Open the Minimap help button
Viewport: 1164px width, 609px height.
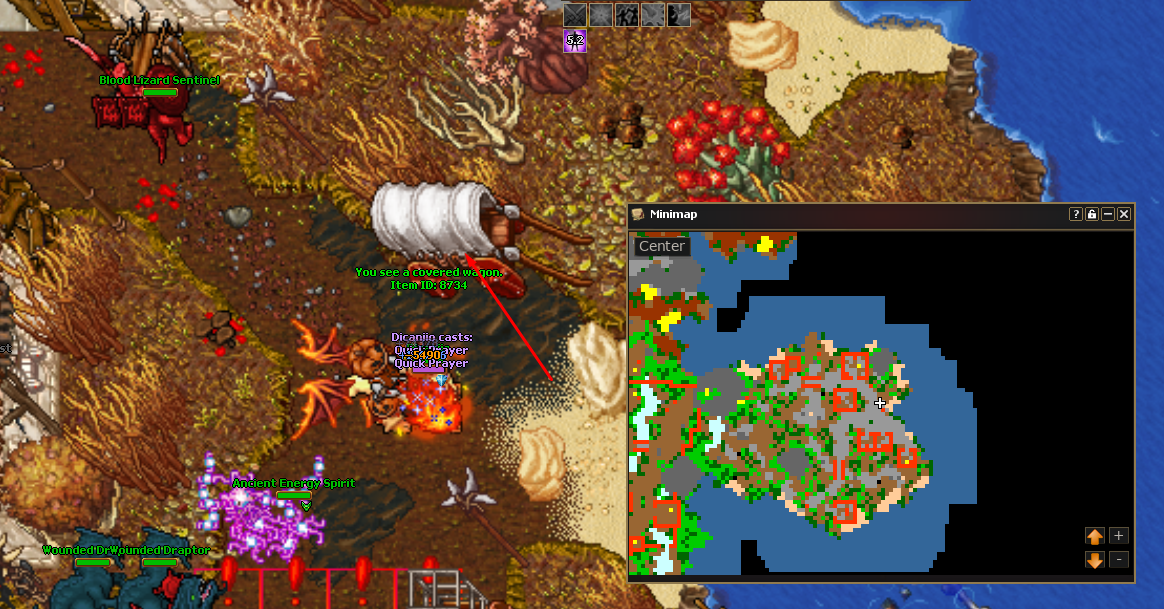1076,214
